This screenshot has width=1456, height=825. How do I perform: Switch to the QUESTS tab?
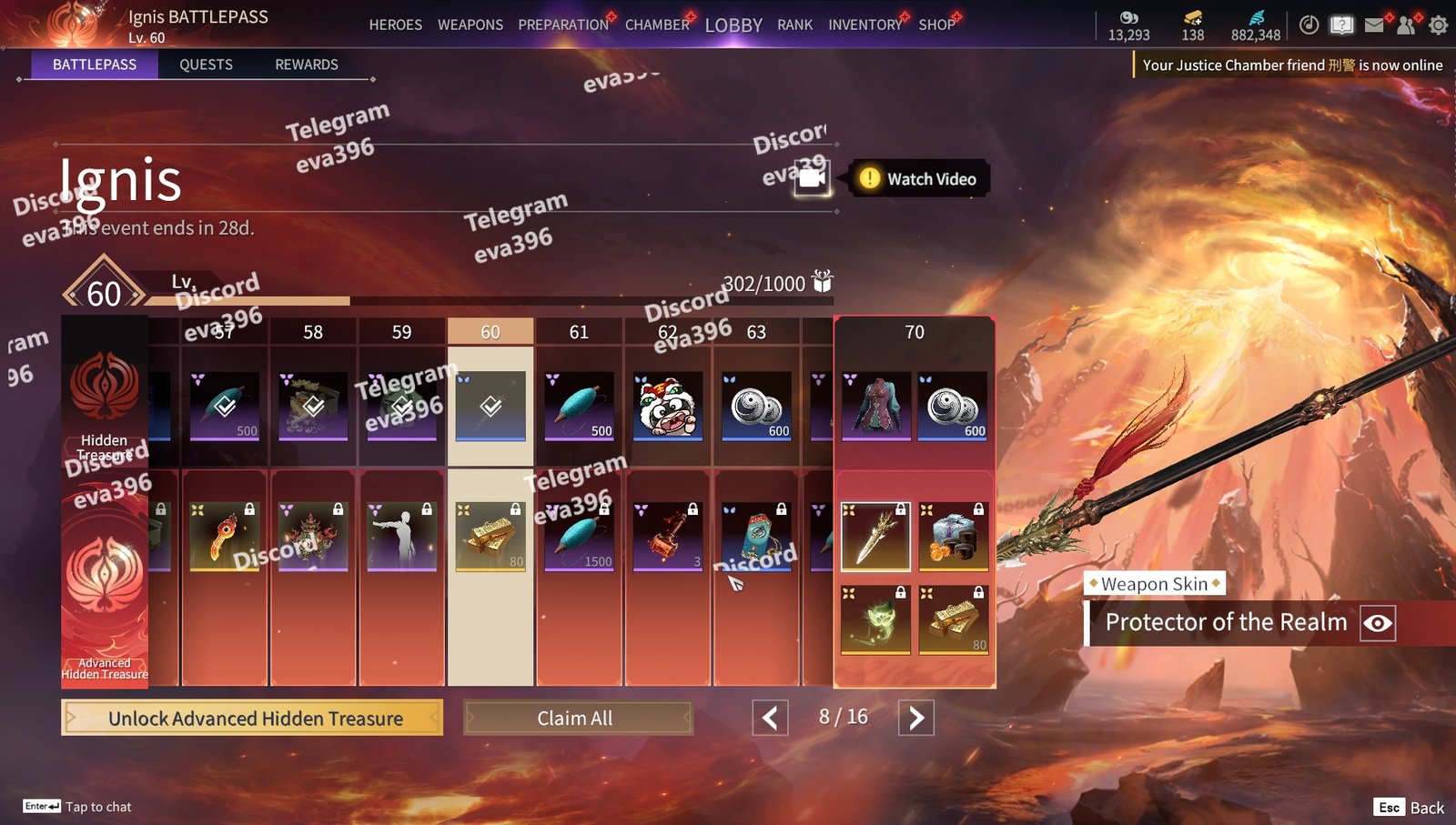[x=206, y=65]
